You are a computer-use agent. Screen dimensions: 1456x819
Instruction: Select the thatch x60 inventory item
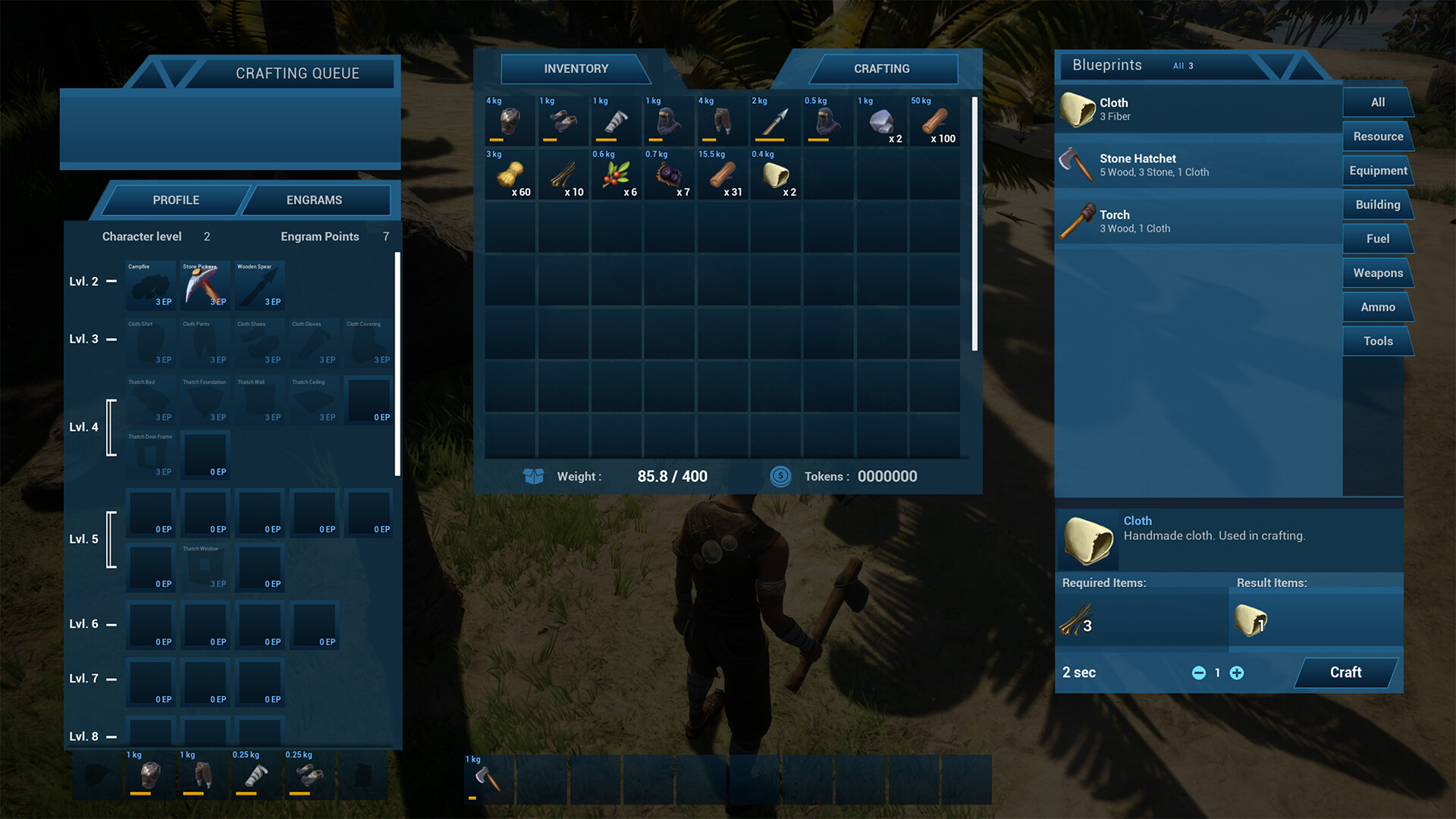pyautogui.click(x=510, y=174)
